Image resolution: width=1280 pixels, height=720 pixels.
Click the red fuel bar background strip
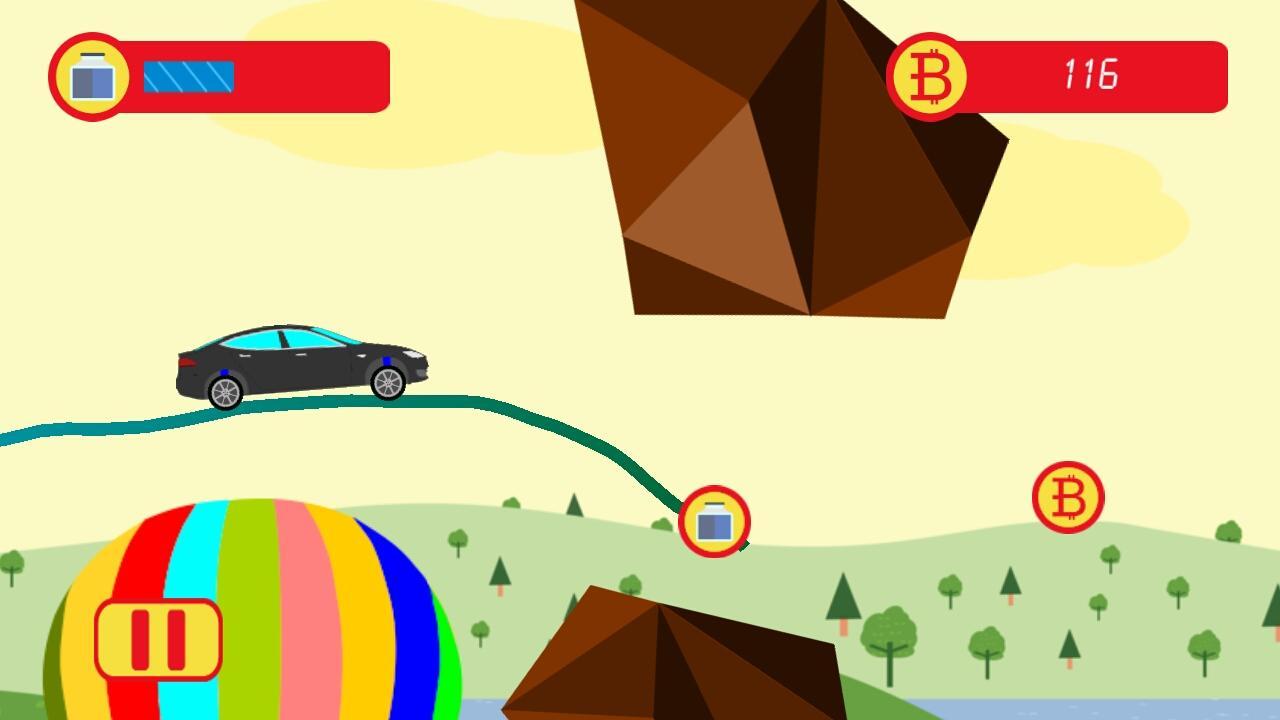tap(310, 75)
